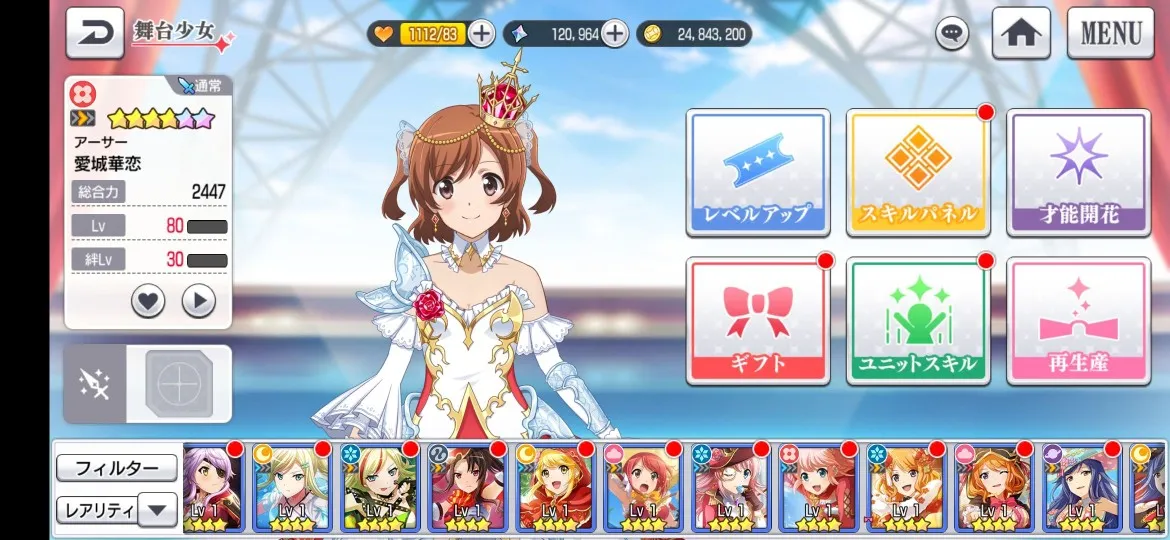Open the レベルアップ level up panel
The image size is (1170, 540).
click(757, 172)
